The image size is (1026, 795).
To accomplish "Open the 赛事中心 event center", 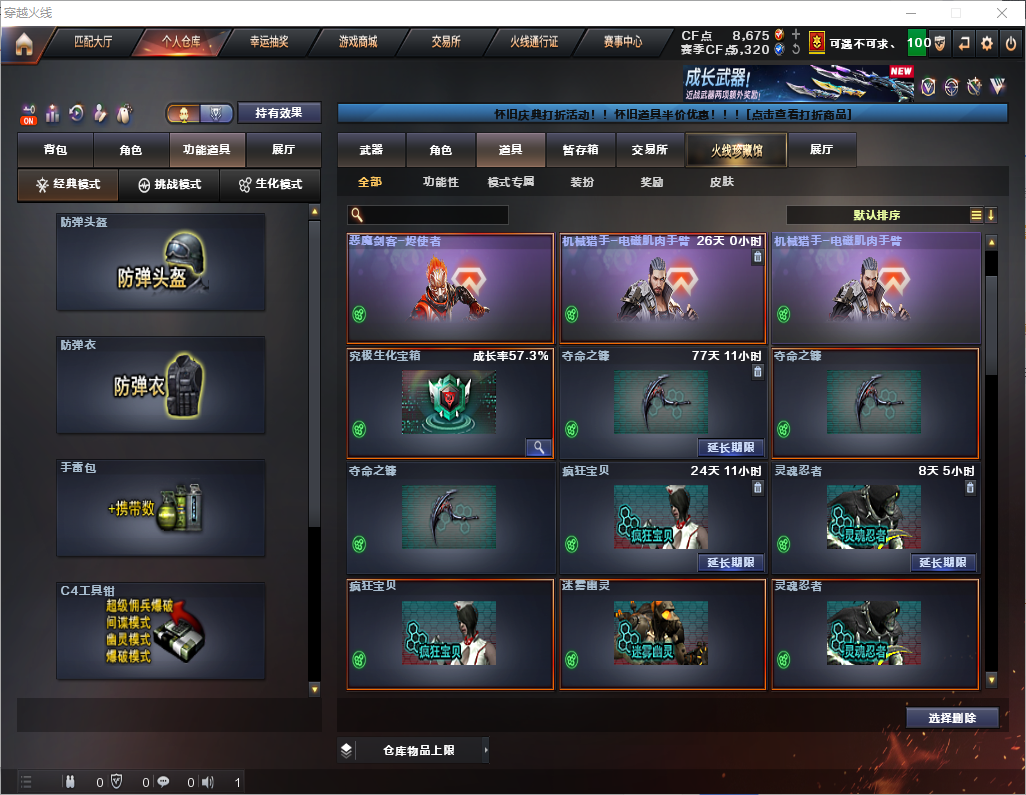I will [x=622, y=43].
